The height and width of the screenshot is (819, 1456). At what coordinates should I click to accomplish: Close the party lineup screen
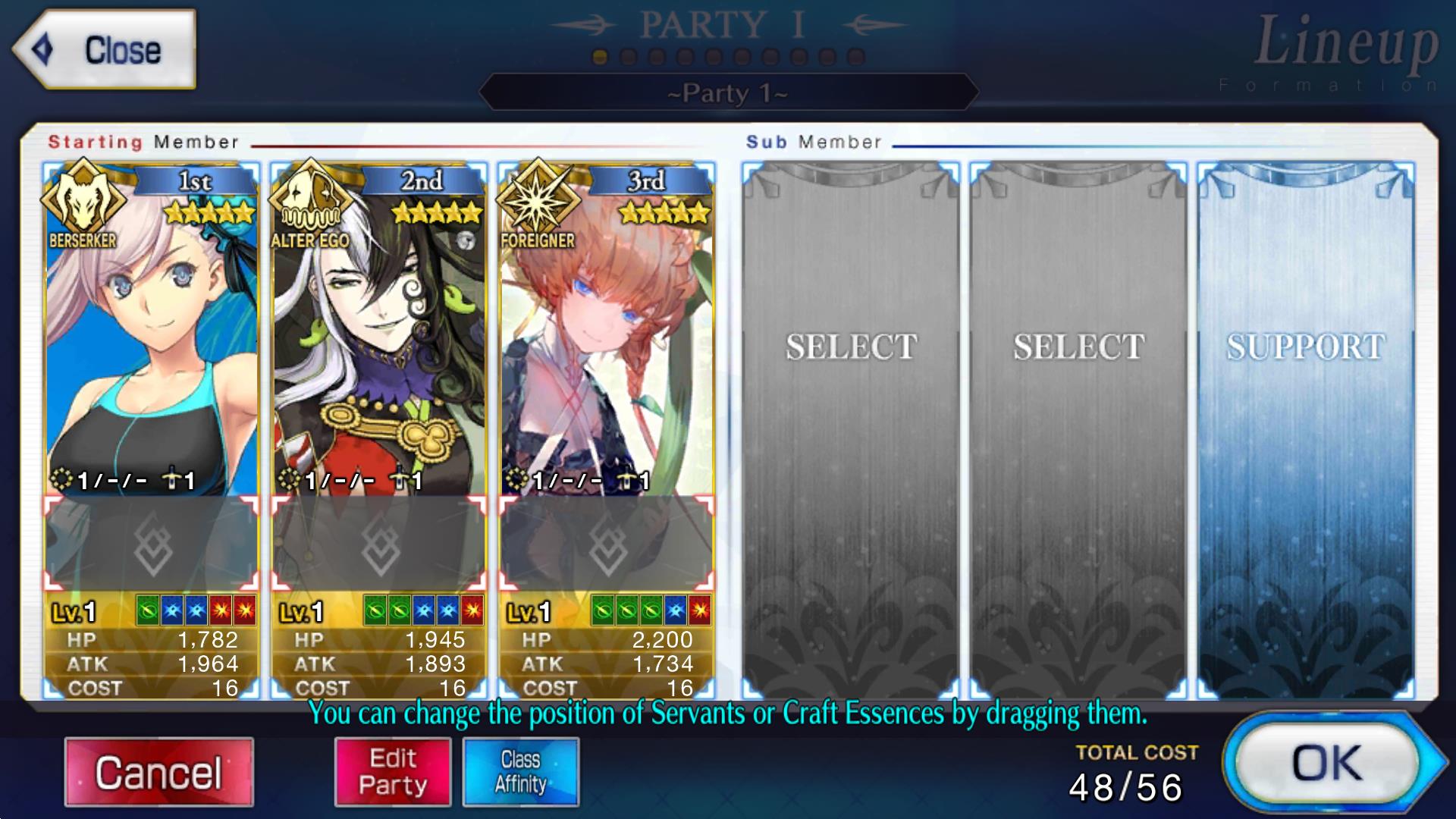[105, 50]
